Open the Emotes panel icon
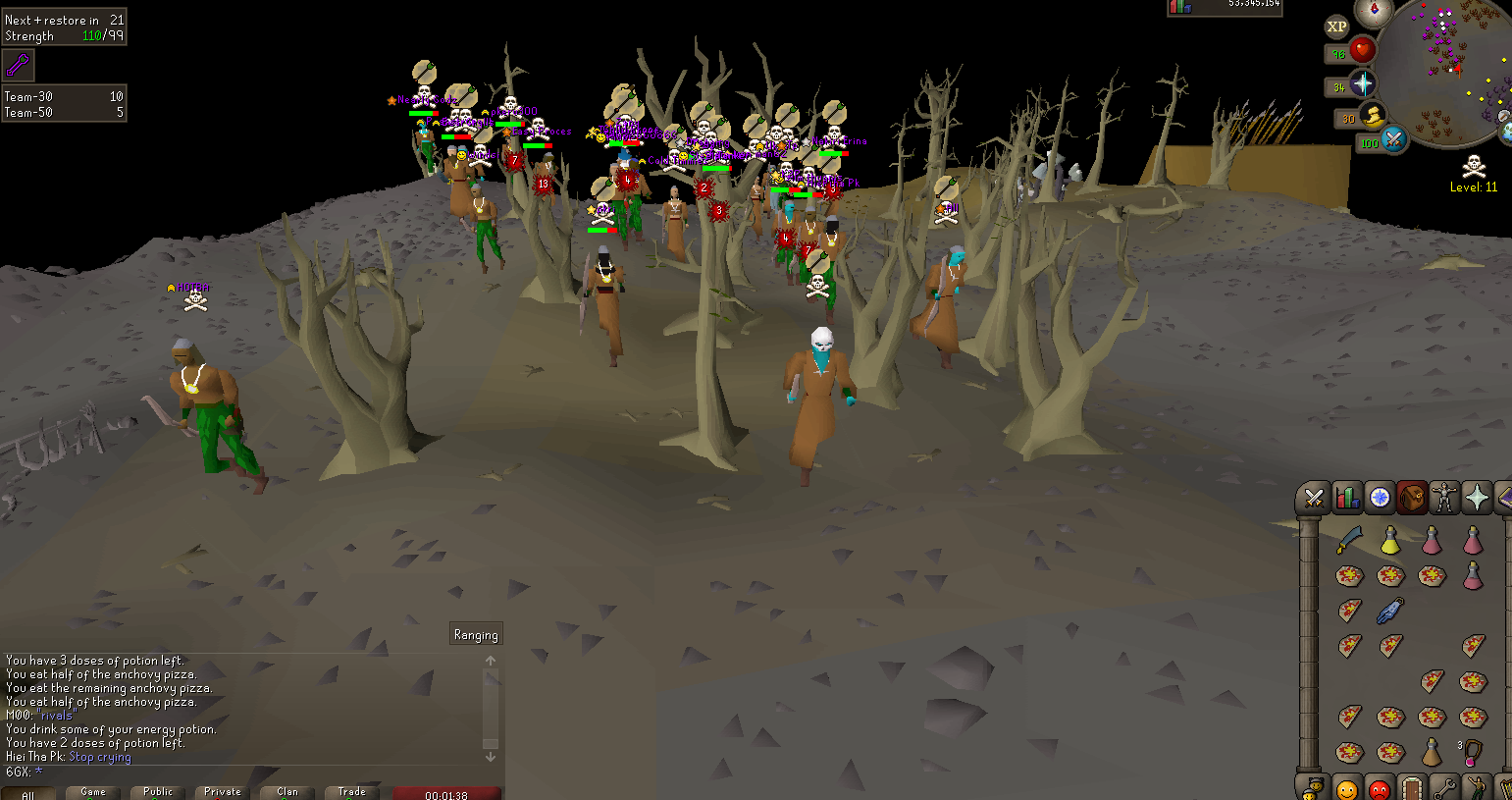The height and width of the screenshot is (800, 1512). (x=1477, y=788)
